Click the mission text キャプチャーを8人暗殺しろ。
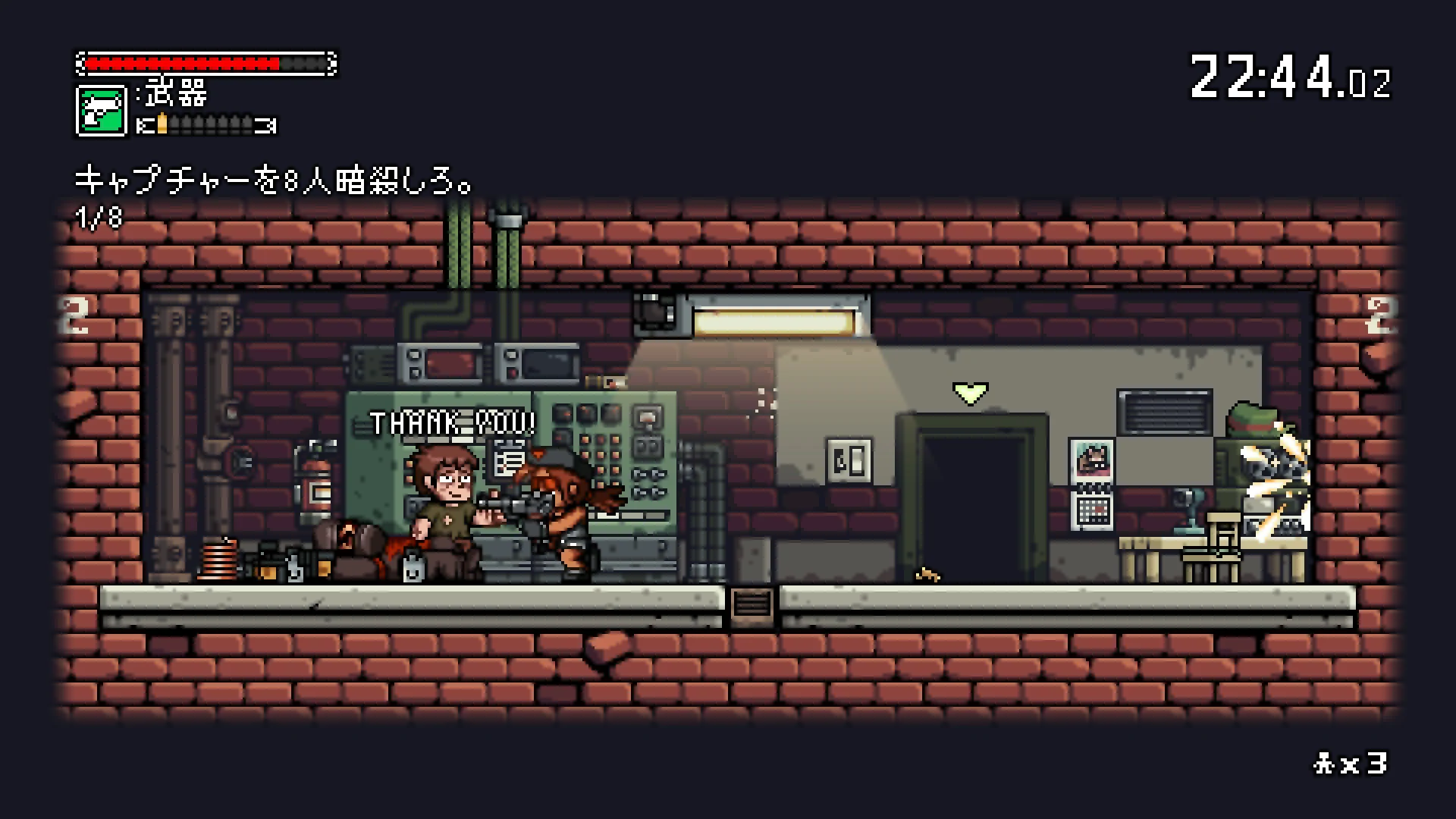This screenshot has height=819, width=1456. tap(273, 178)
